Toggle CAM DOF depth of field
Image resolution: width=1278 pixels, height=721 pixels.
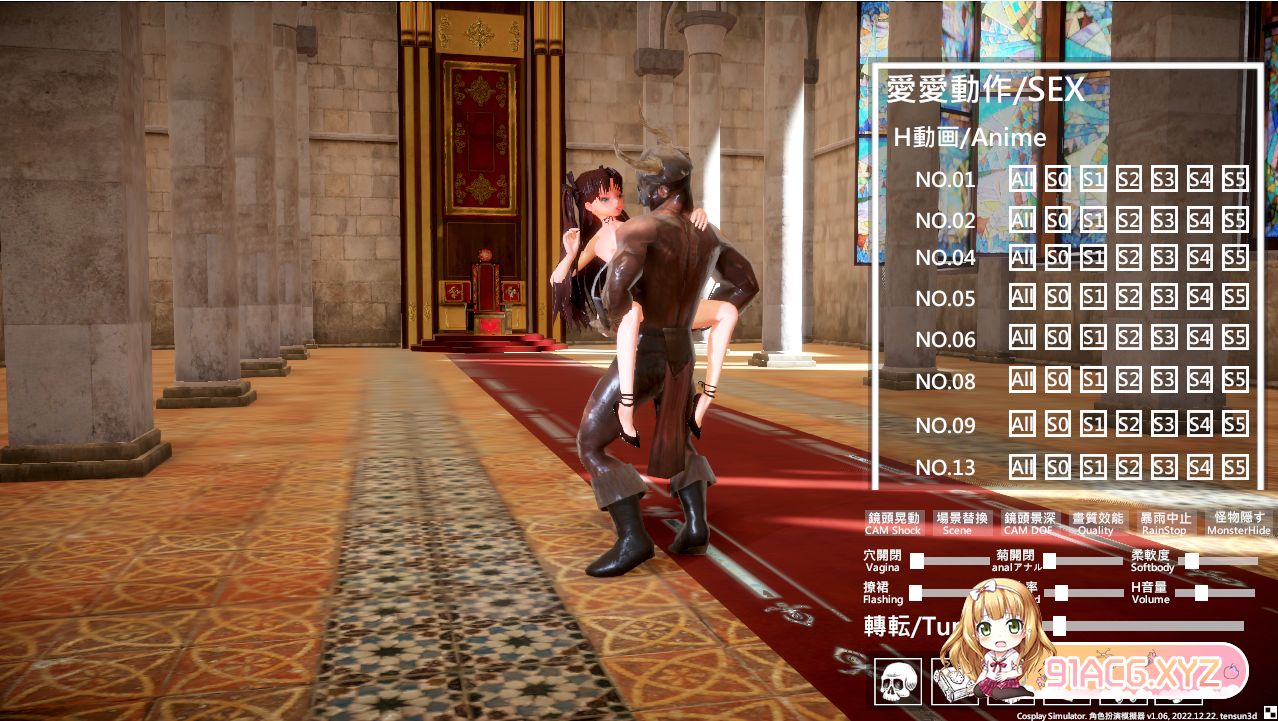tap(1029, 523)
